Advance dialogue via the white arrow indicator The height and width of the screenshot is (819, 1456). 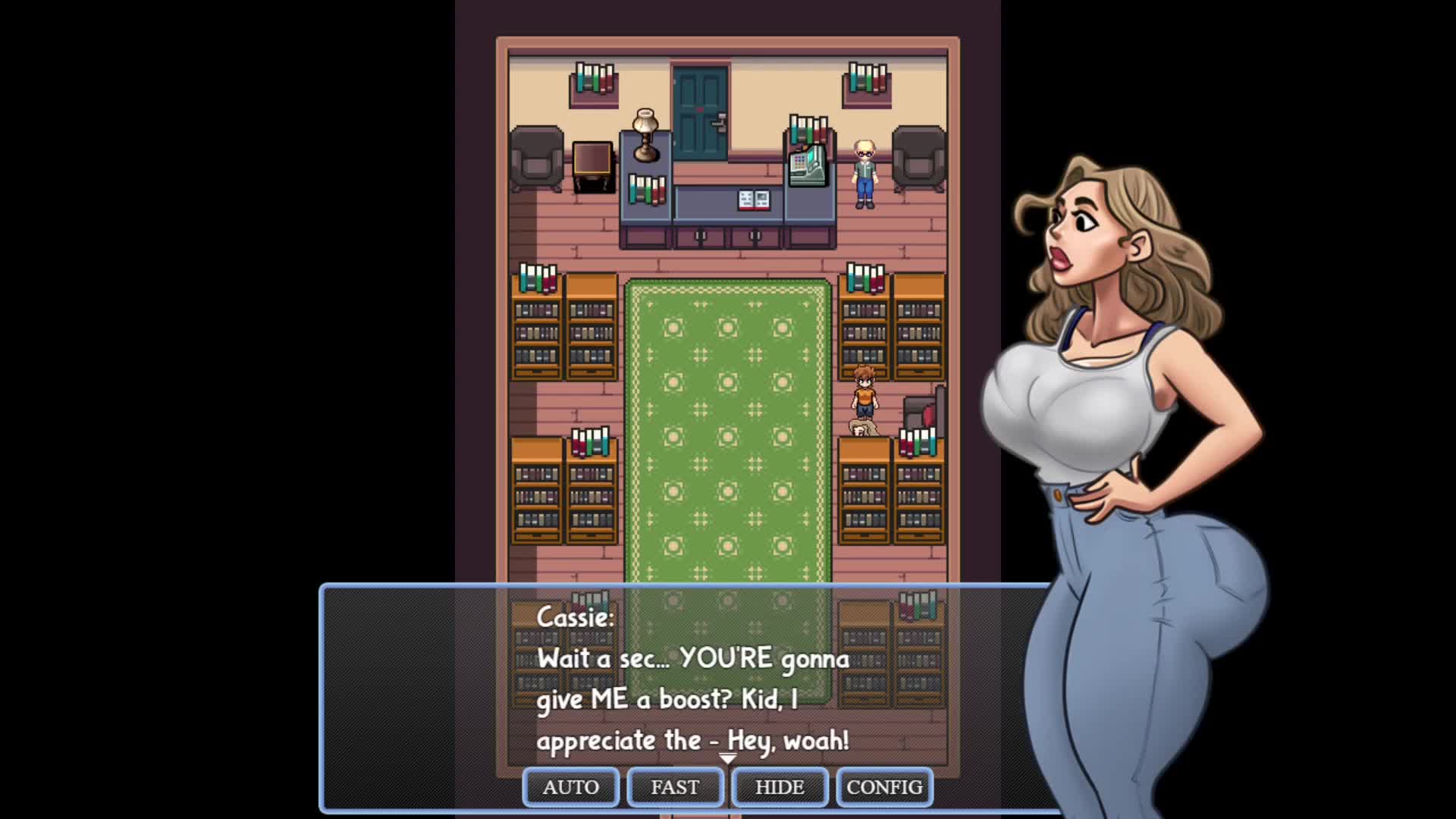coord(727,758)
